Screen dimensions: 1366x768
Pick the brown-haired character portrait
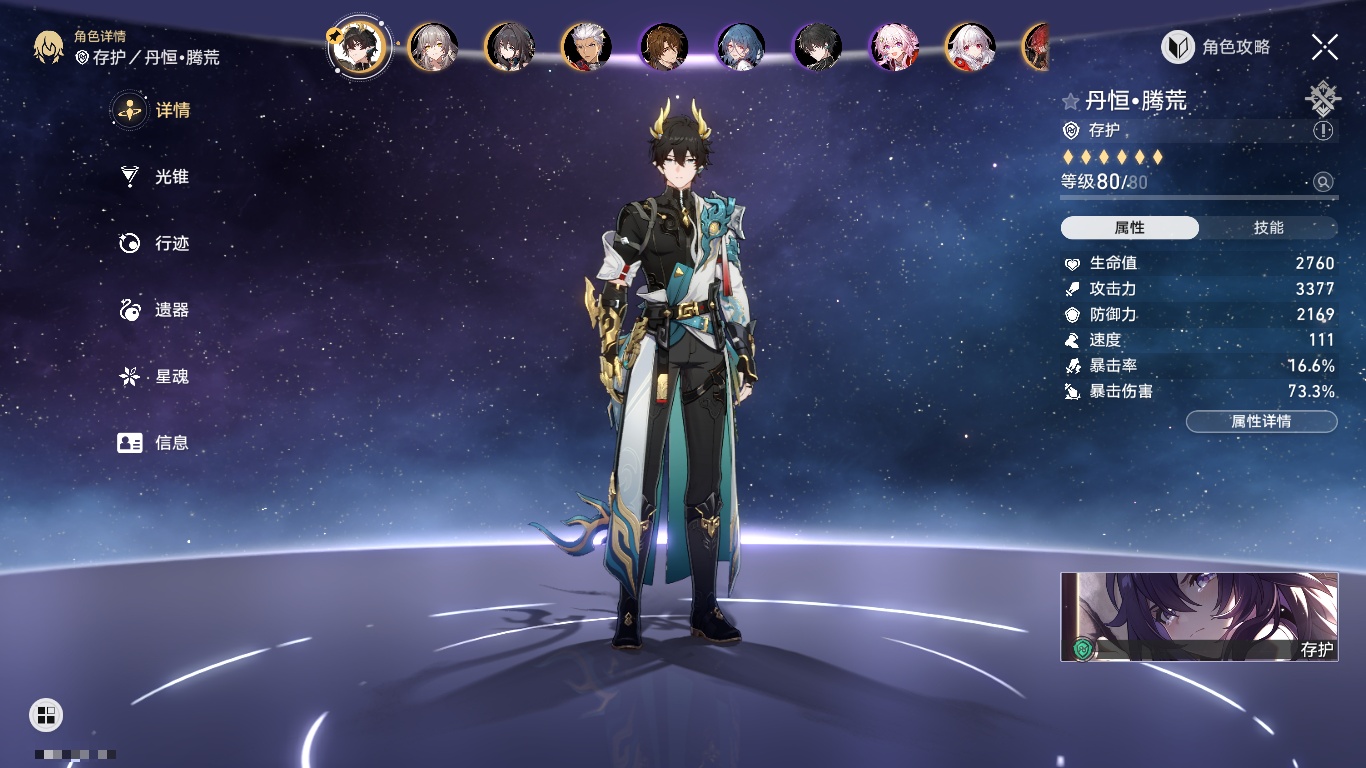664,47
